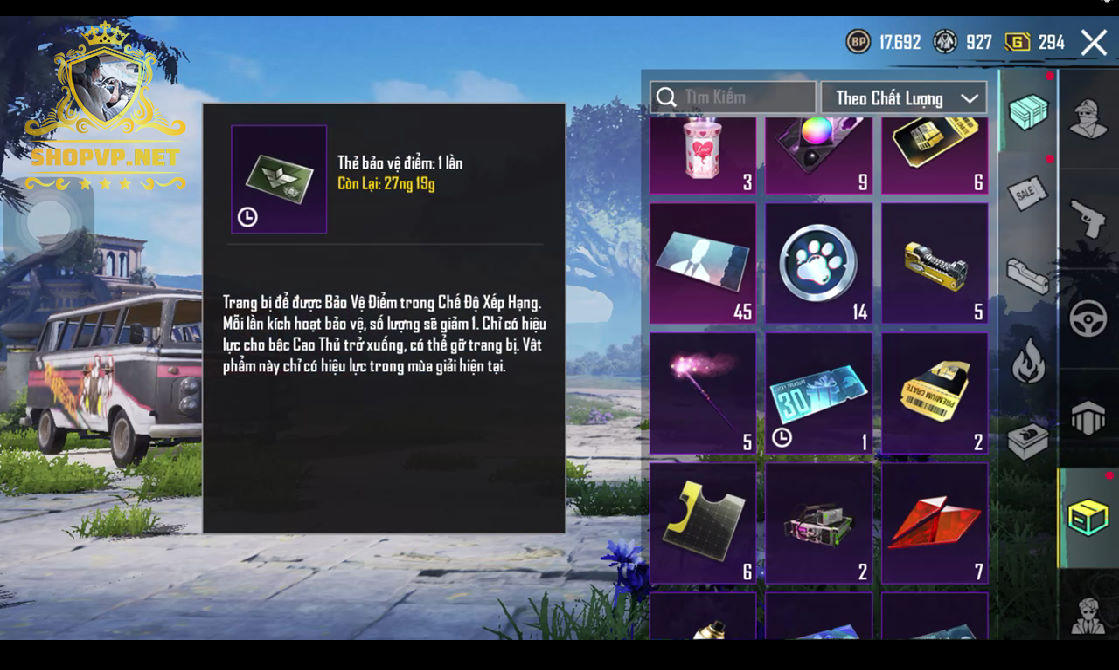The height and width of the screenshot is (670, 1119).
Task: Select the suit silhouette card with 45
Action: 703,263
